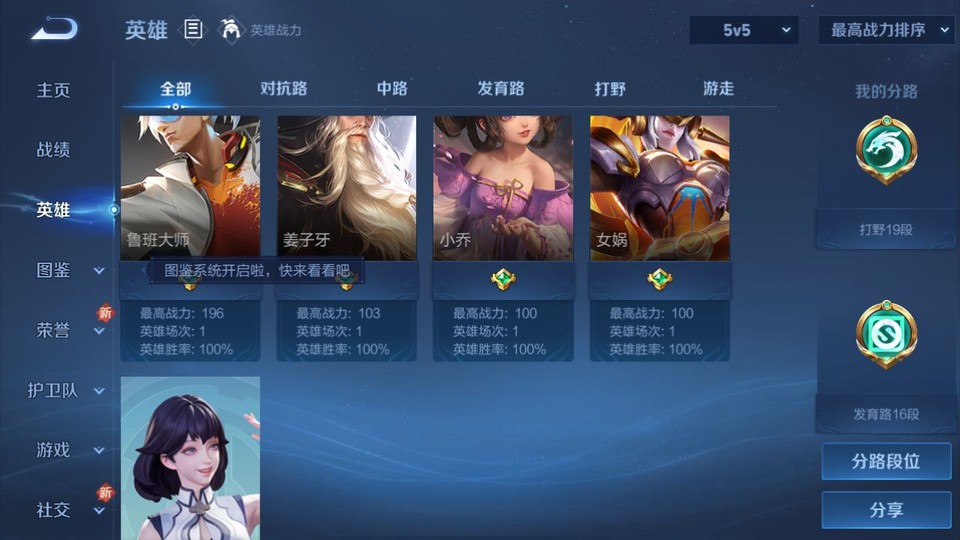Click the 分享 share button

coord(886,510)
